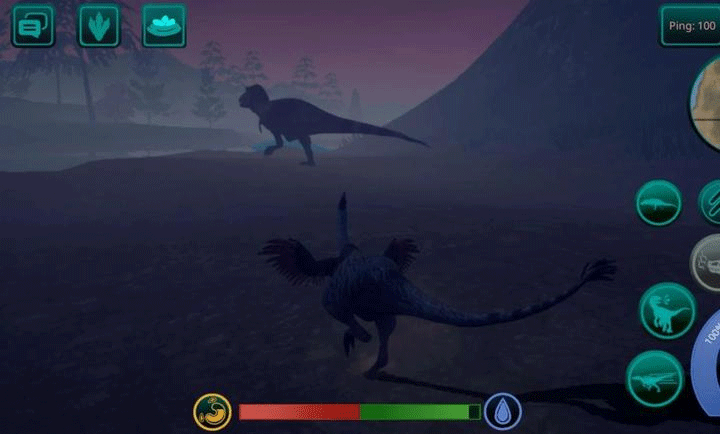This screenshot has height=434, width=720.
Task: Activate the lying dinosaur rest action
Action: [x=659, y=203]
